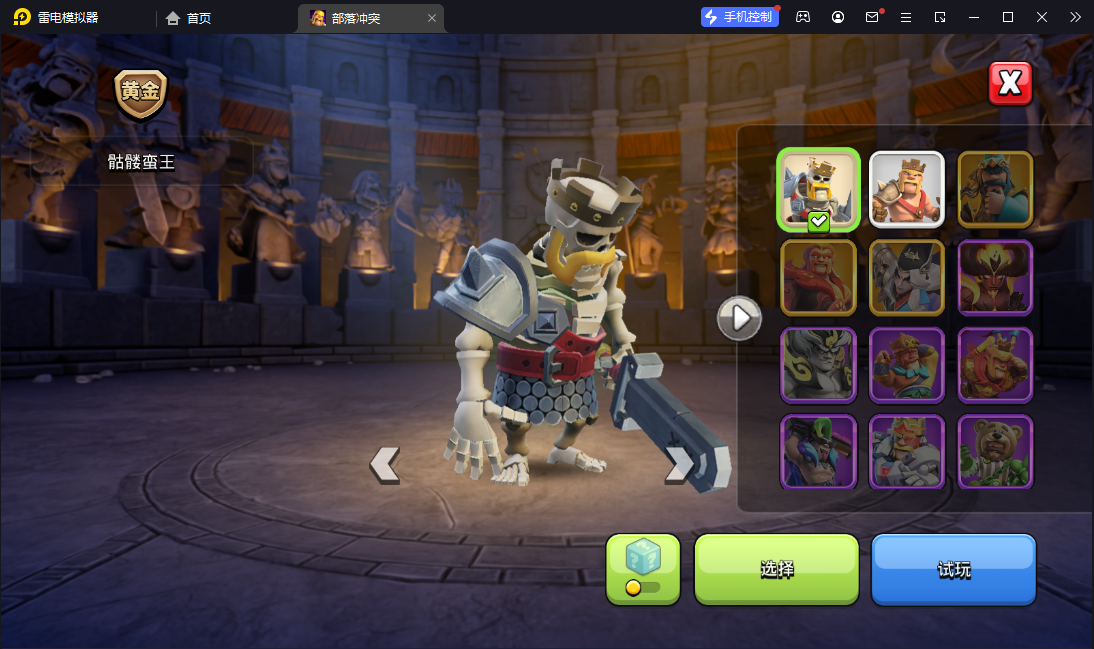Open the 手机控制 phone control button
Image resolution: width=1094 pixels, height=649 pixels.
(740, 17)
